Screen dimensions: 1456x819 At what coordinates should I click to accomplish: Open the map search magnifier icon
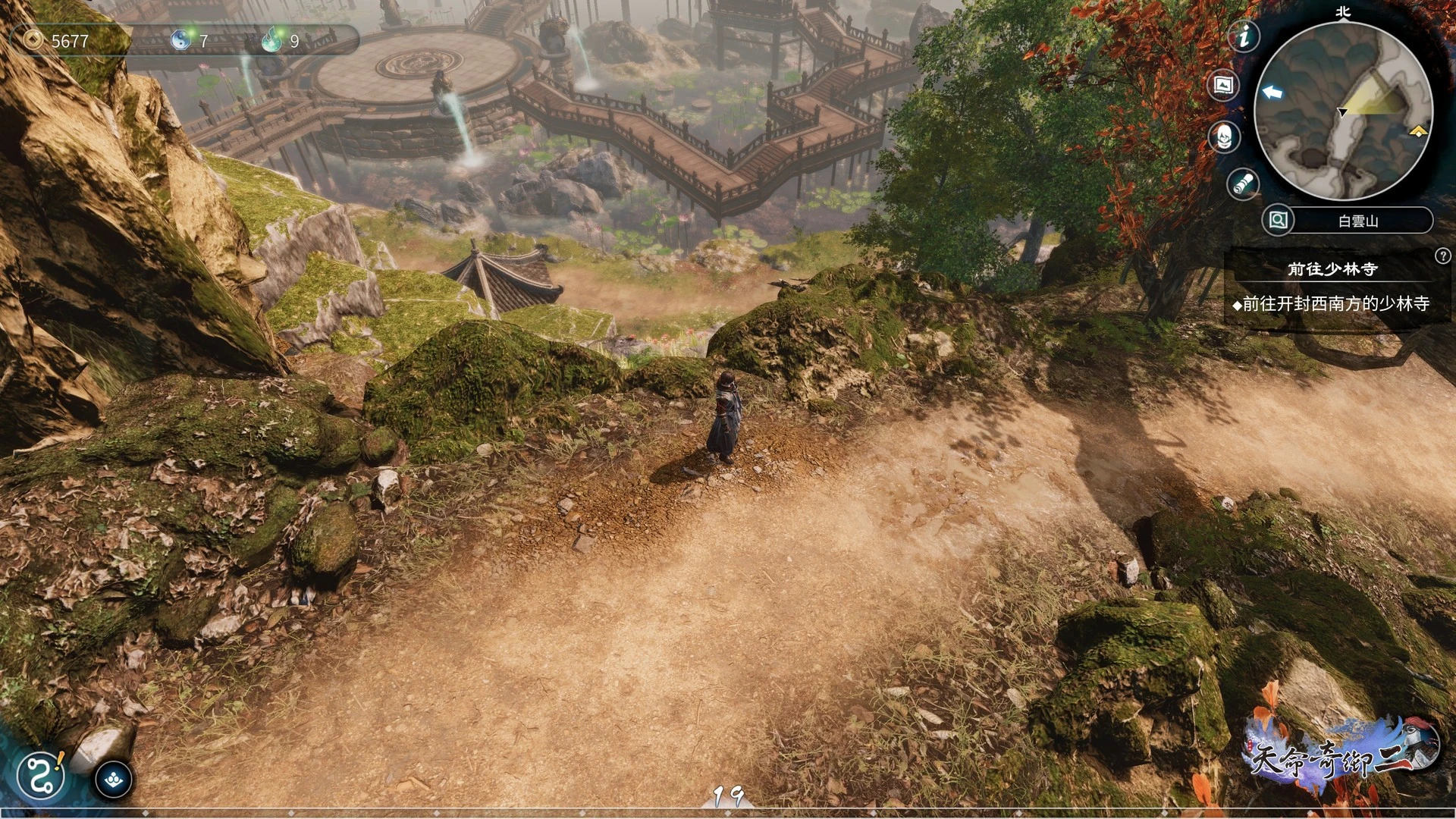click(x=1278, y=221)
